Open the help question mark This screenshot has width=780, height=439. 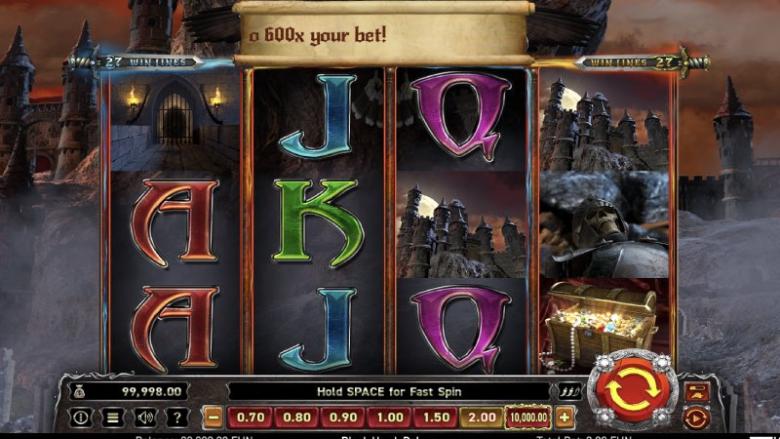pyautogui.click(x=177, y=418)
